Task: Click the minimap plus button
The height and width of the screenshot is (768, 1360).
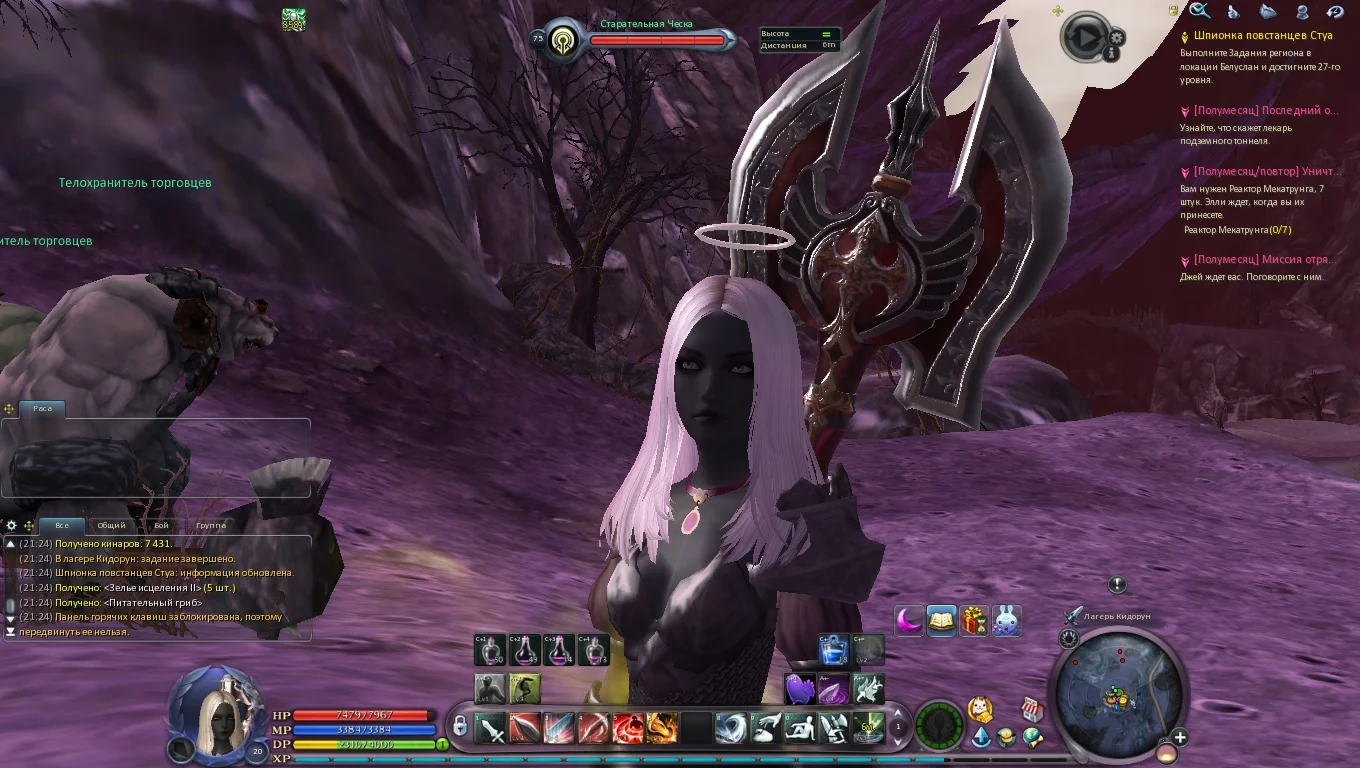Action: point(1181,738)
